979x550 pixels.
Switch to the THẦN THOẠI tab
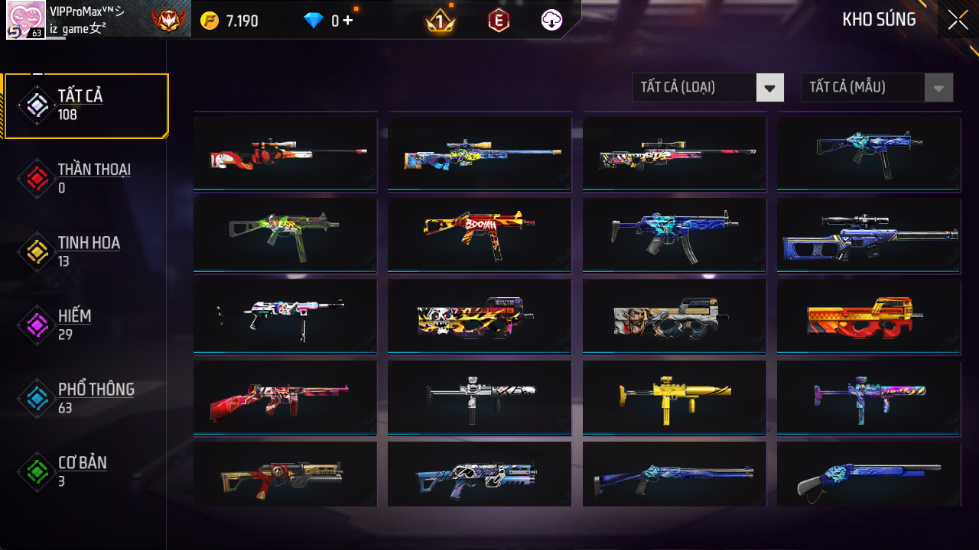pos(85,178)
